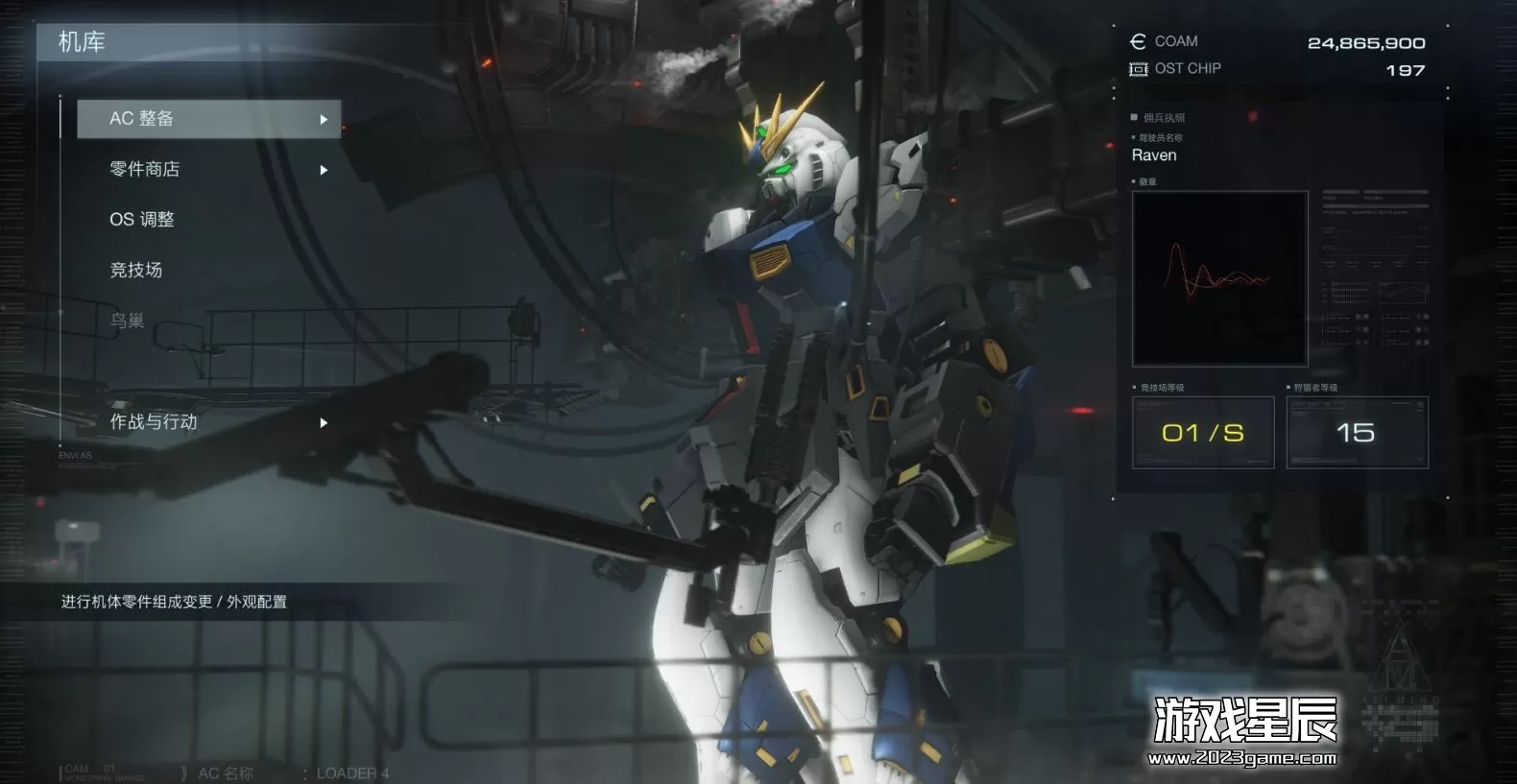Click the 01/S arena rank display
This screenshot has width=1517, height=784.
pos(1203,432)
